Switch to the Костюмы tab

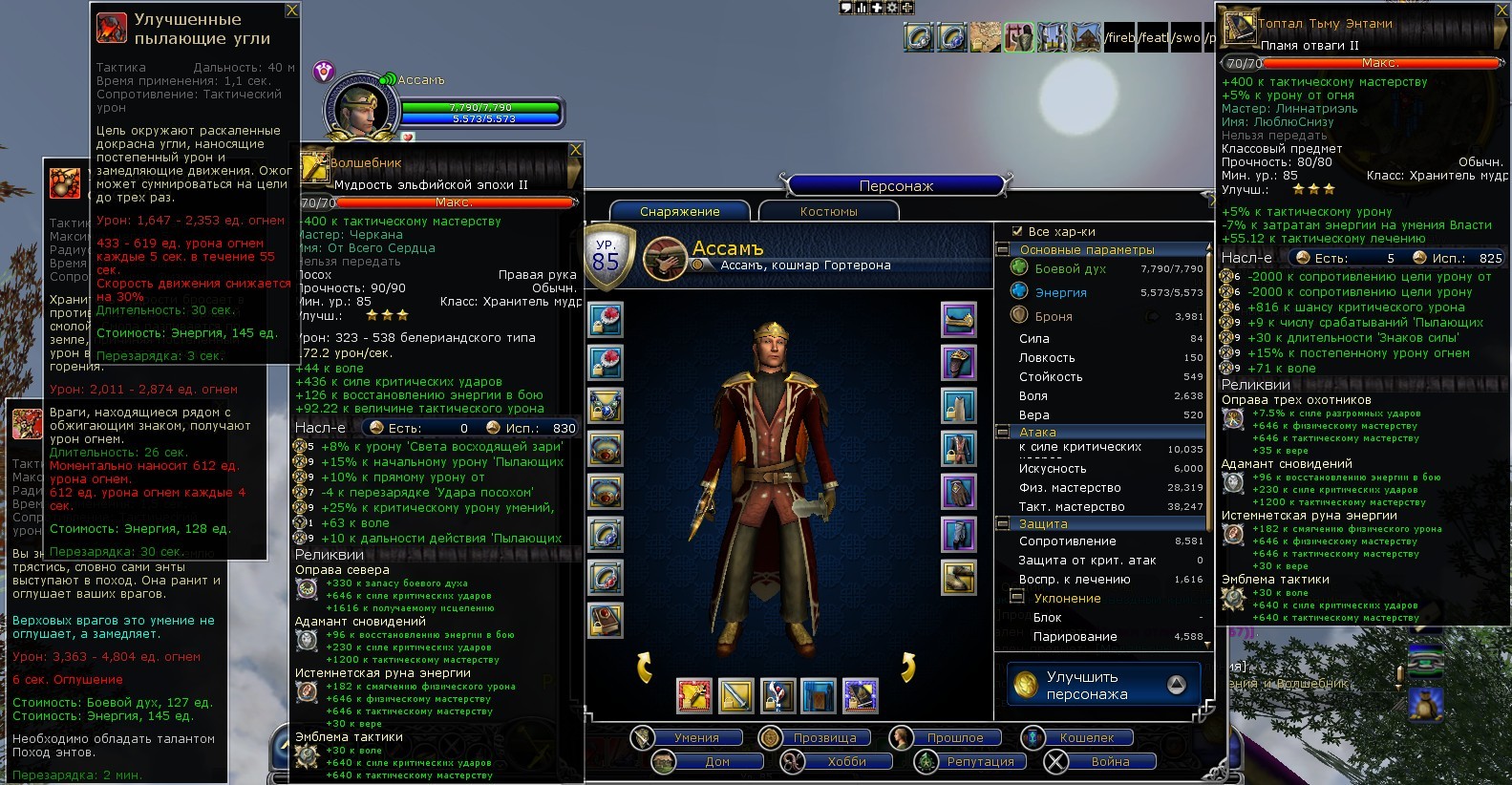pos(828,211)
